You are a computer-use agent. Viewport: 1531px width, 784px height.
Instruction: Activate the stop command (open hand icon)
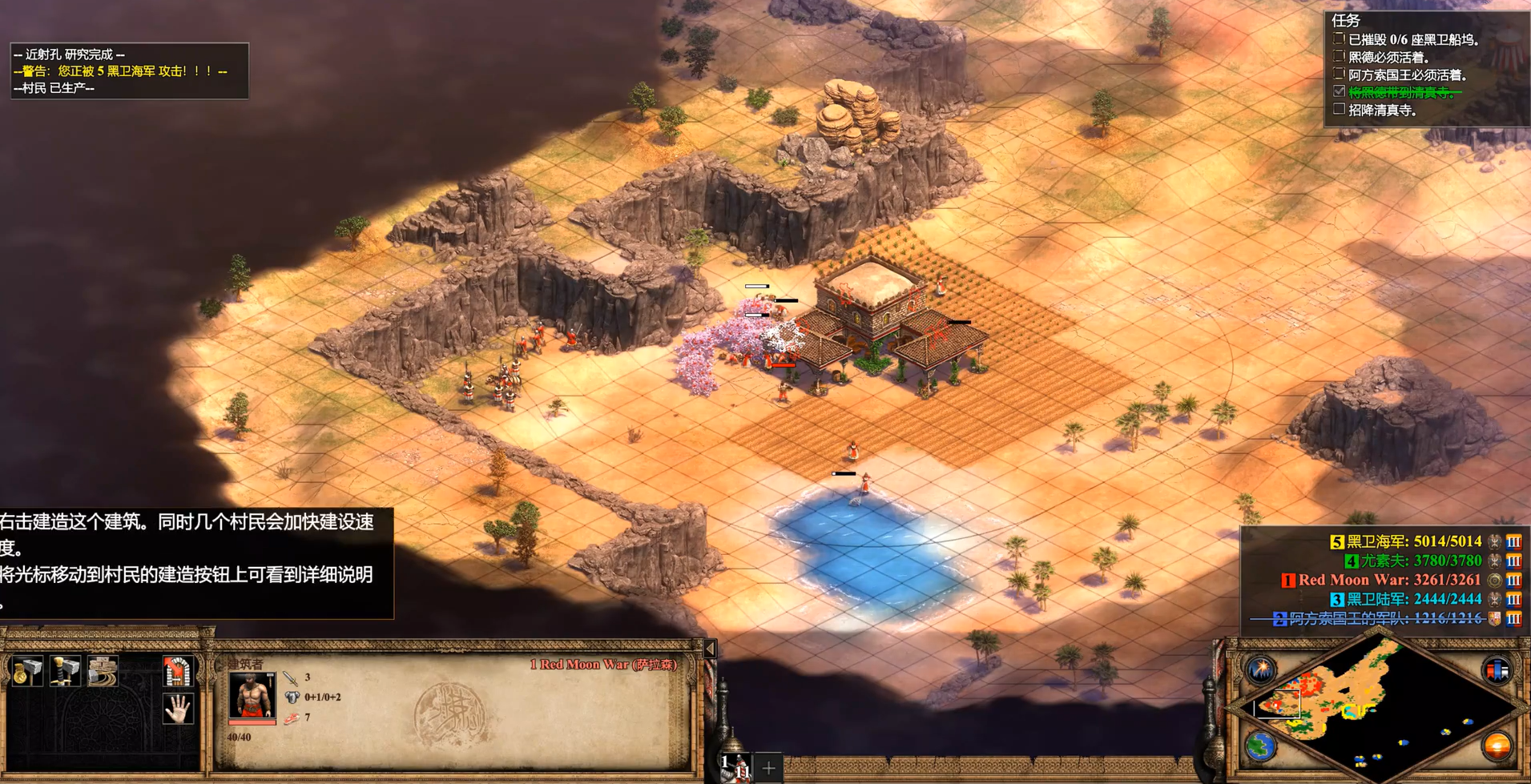pos(178,709)
